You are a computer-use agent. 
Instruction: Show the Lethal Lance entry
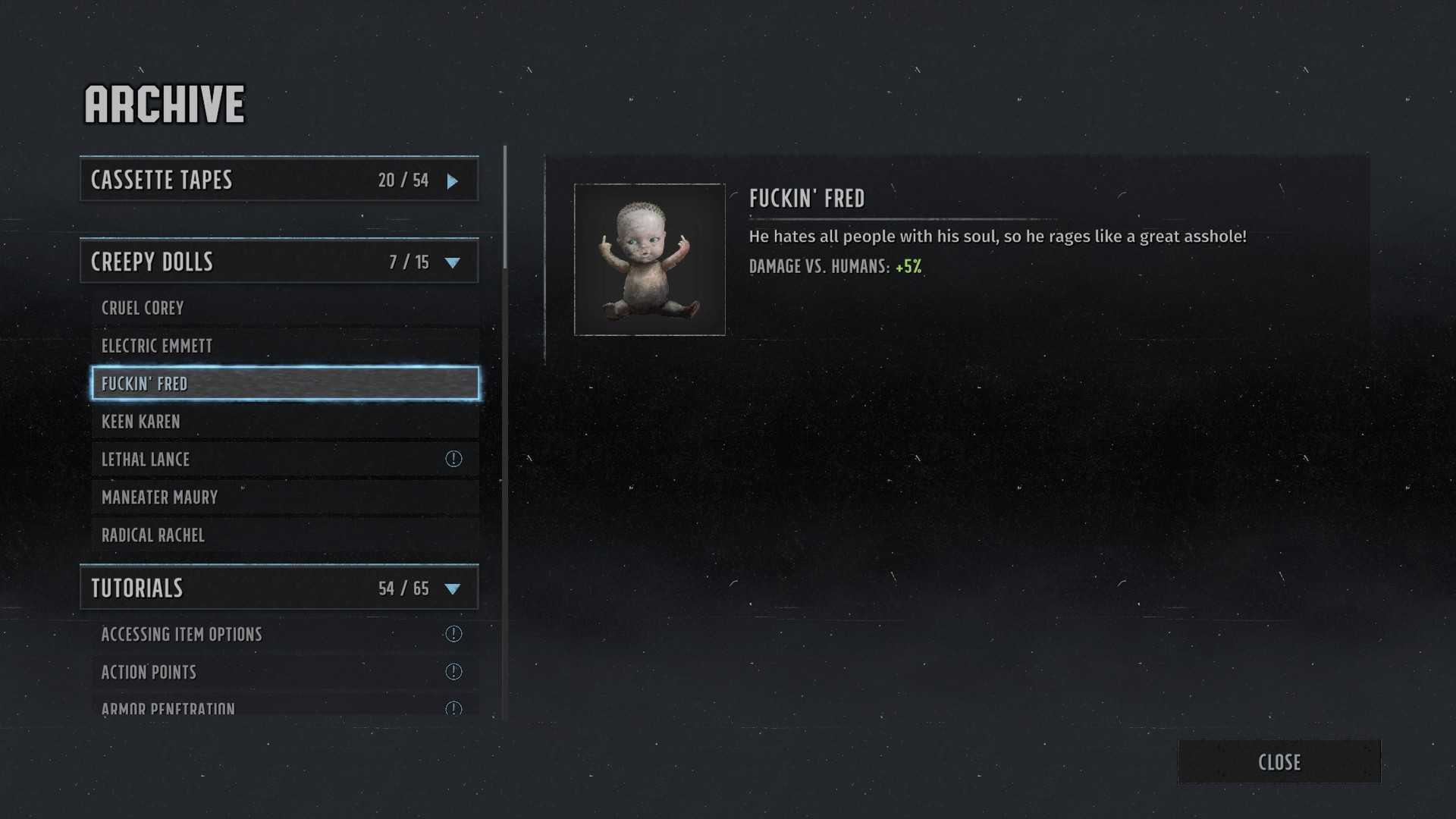(x=284, y=460)
